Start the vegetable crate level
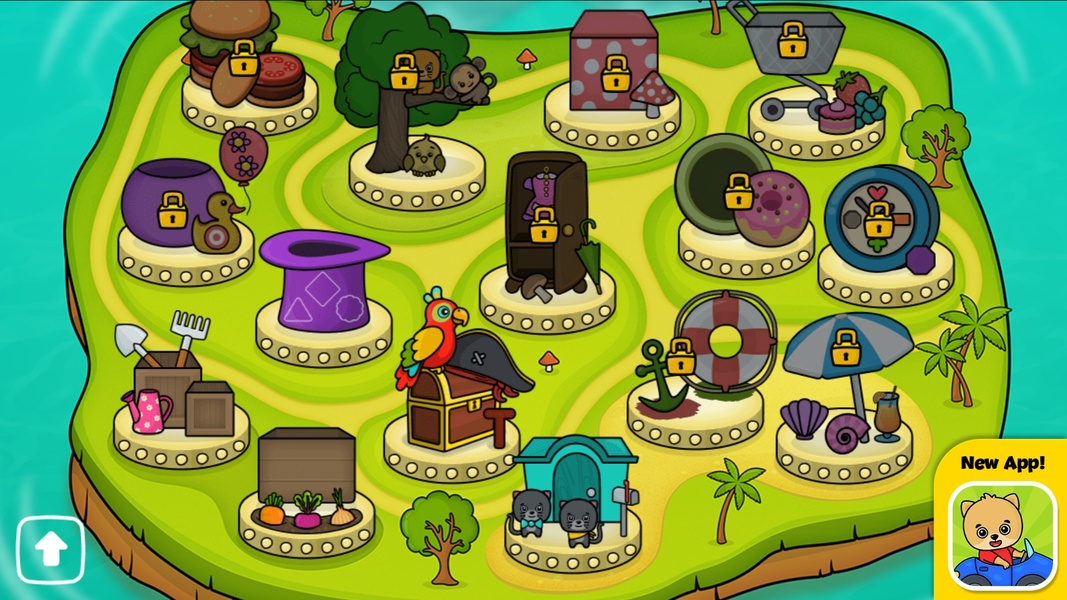 [307, 480]
